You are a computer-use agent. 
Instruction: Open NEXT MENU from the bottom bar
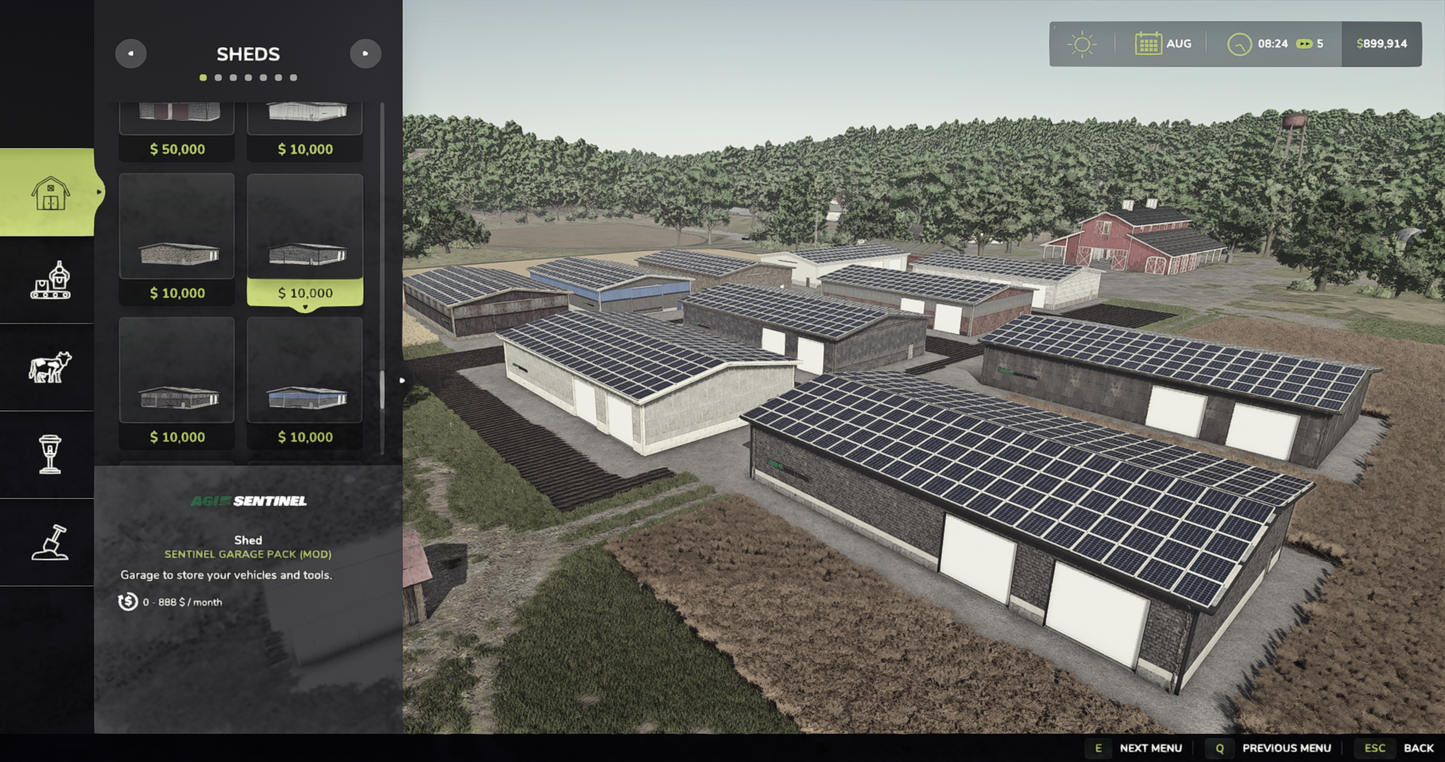pos(1150,747)
